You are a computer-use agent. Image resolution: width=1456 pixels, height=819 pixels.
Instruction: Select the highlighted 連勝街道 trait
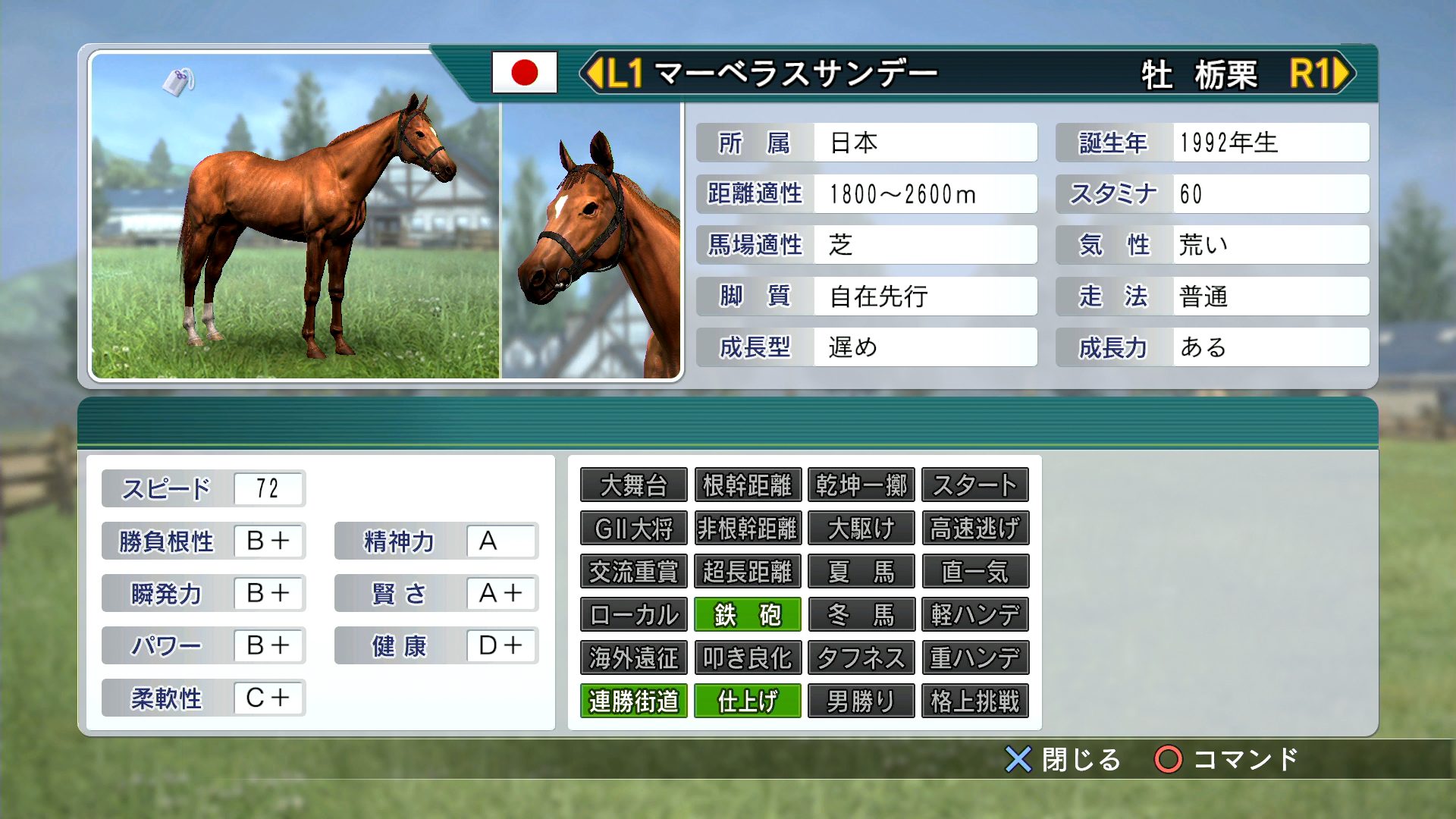tap(633, 701)
